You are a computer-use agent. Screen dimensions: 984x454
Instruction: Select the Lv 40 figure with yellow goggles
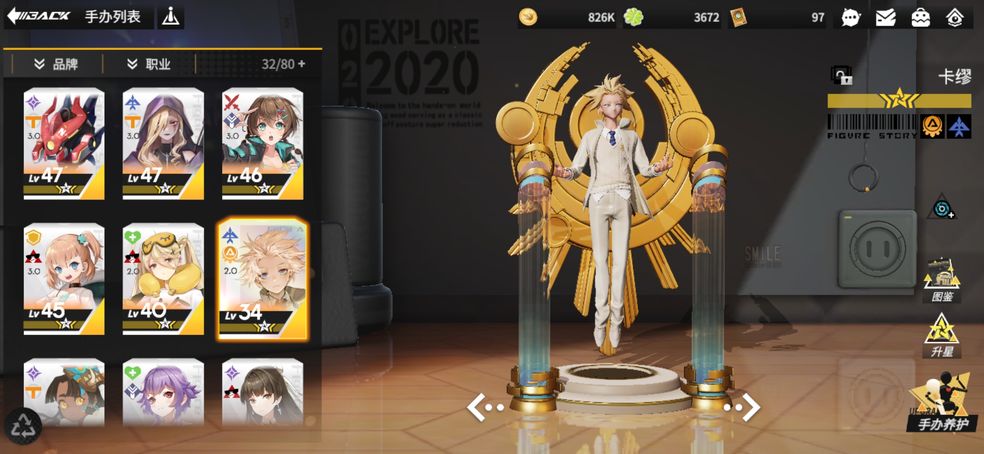click(163, 279)
